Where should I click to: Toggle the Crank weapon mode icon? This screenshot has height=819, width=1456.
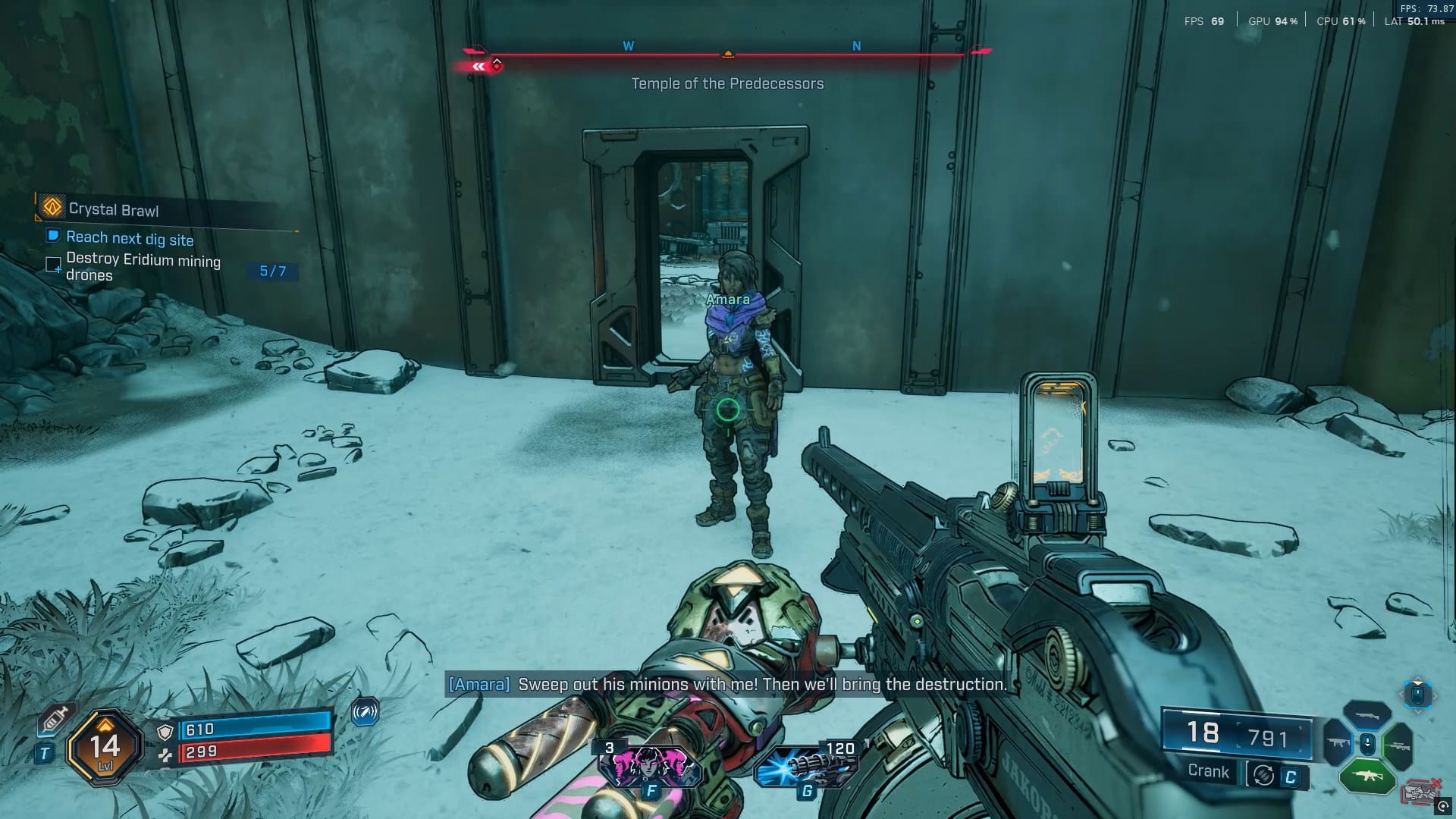point(1263,775)
